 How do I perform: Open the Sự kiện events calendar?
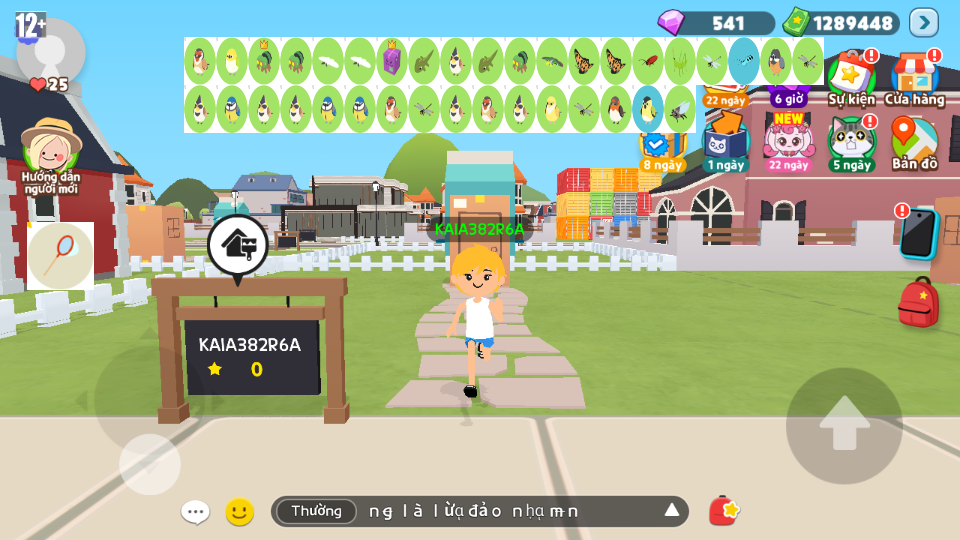coord(851,77)
